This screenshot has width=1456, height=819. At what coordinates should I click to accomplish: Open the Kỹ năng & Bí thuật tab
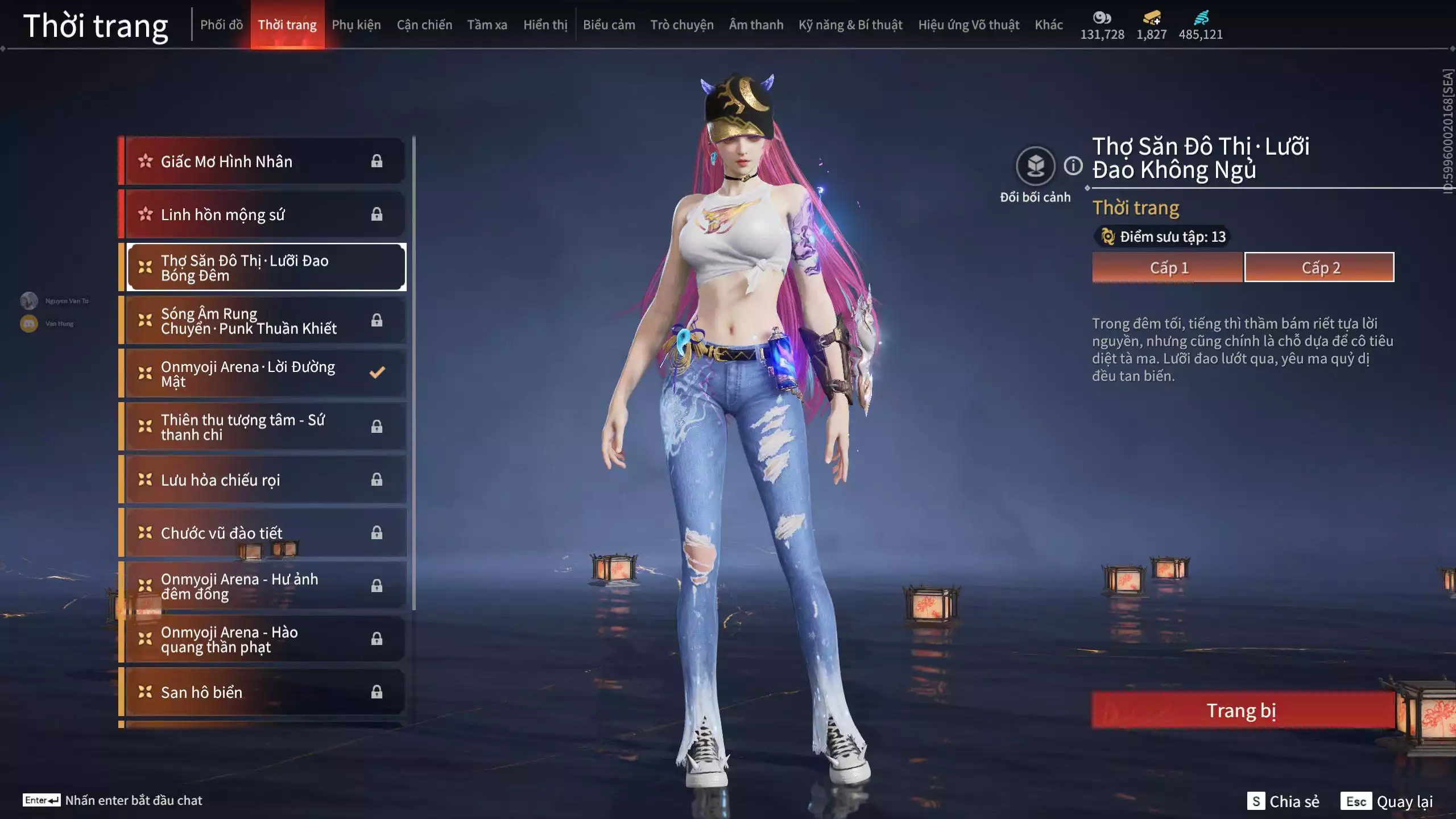click(x=850, y=25)
